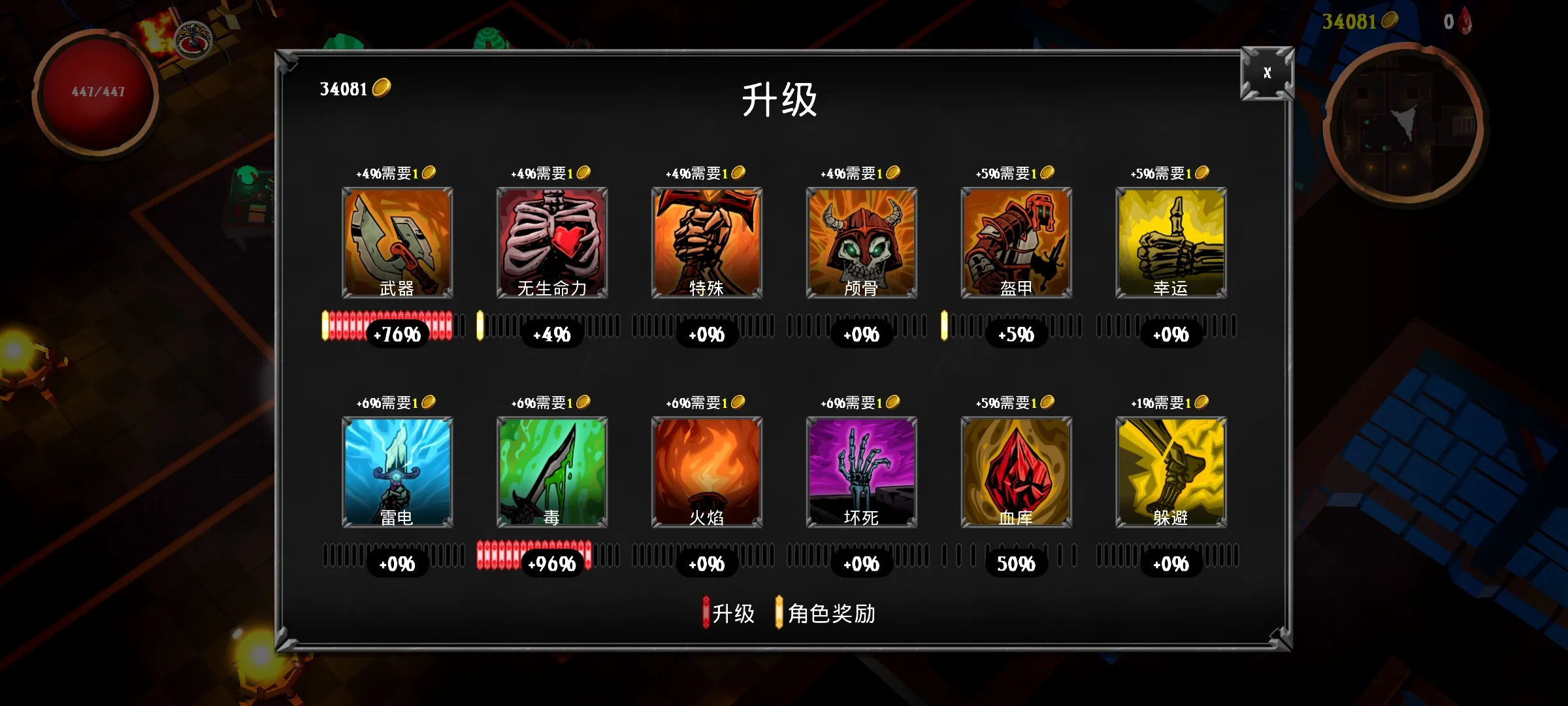Select the 火焰 flame upgrade icon
1568x706 pixels.
706,471
